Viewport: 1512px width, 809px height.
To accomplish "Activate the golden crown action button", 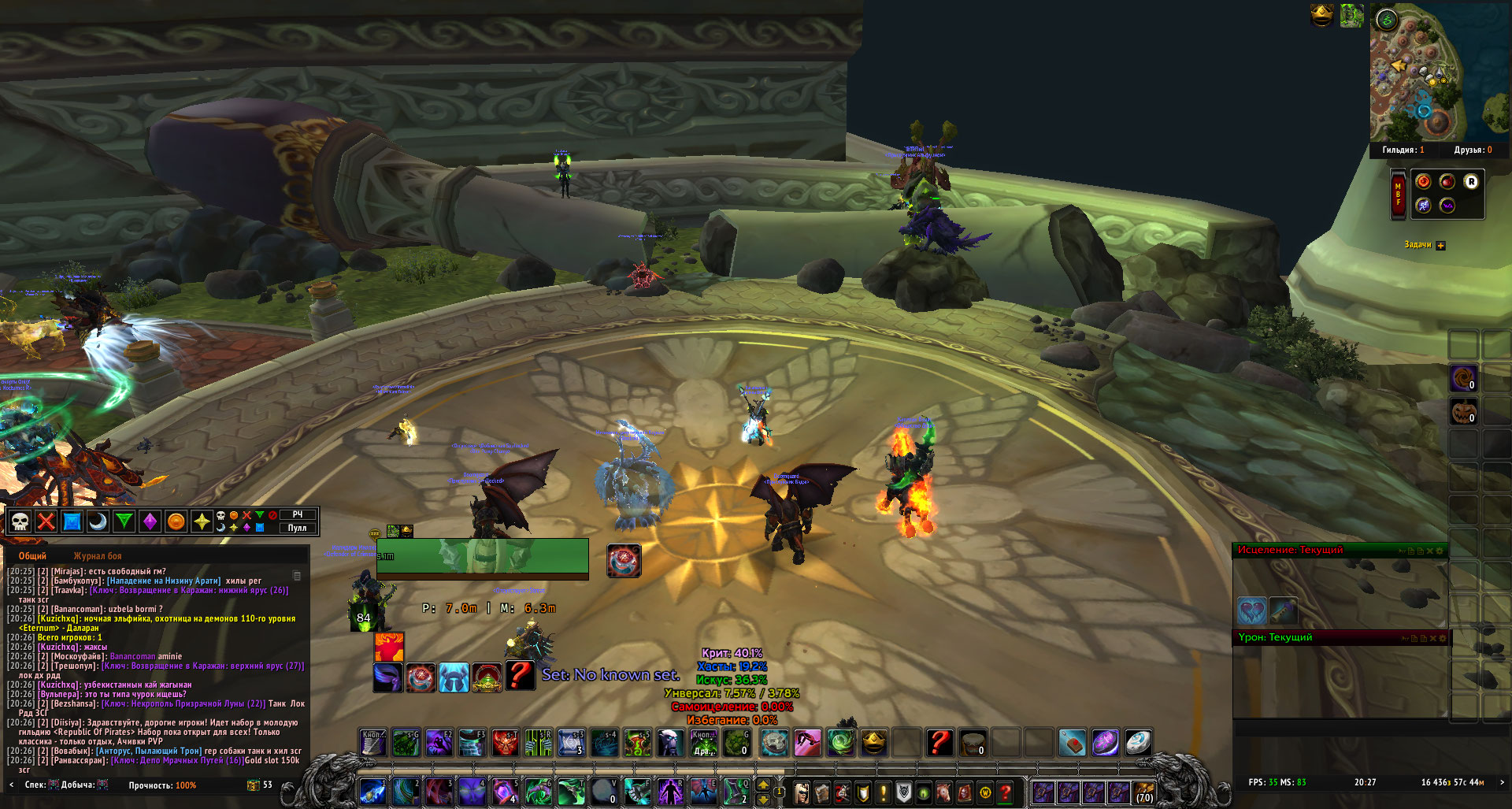I will coord(873,743).
